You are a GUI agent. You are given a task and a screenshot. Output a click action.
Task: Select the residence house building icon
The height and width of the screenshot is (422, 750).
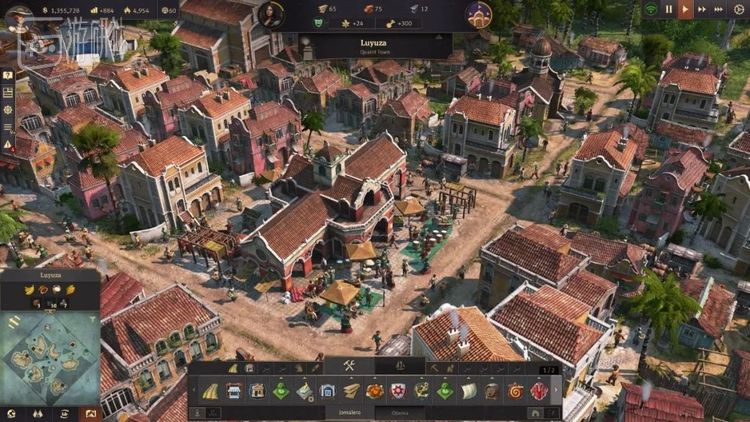(x=258, y=391)
